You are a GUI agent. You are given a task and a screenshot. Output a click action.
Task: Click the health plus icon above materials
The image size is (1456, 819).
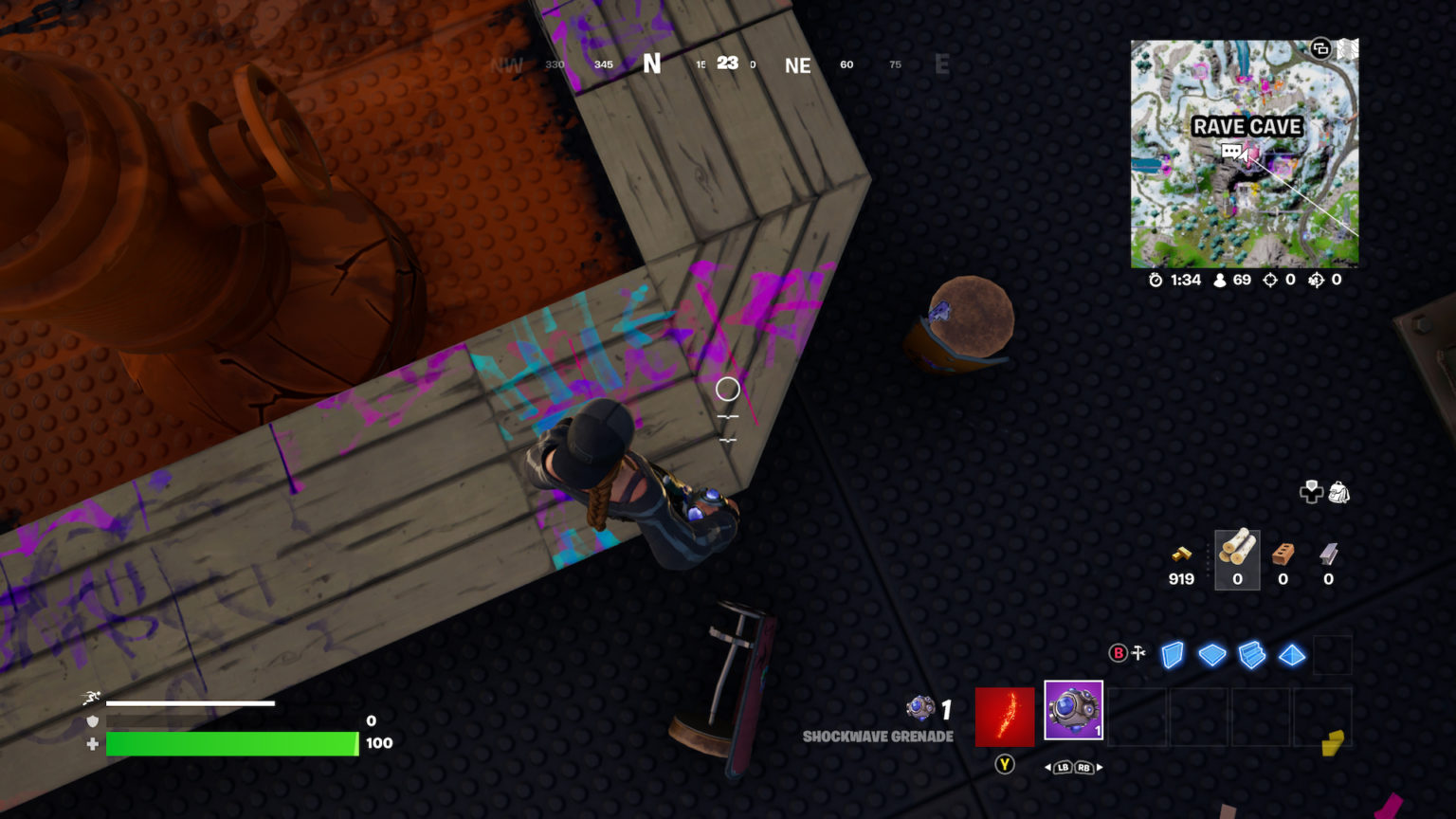1311,491
